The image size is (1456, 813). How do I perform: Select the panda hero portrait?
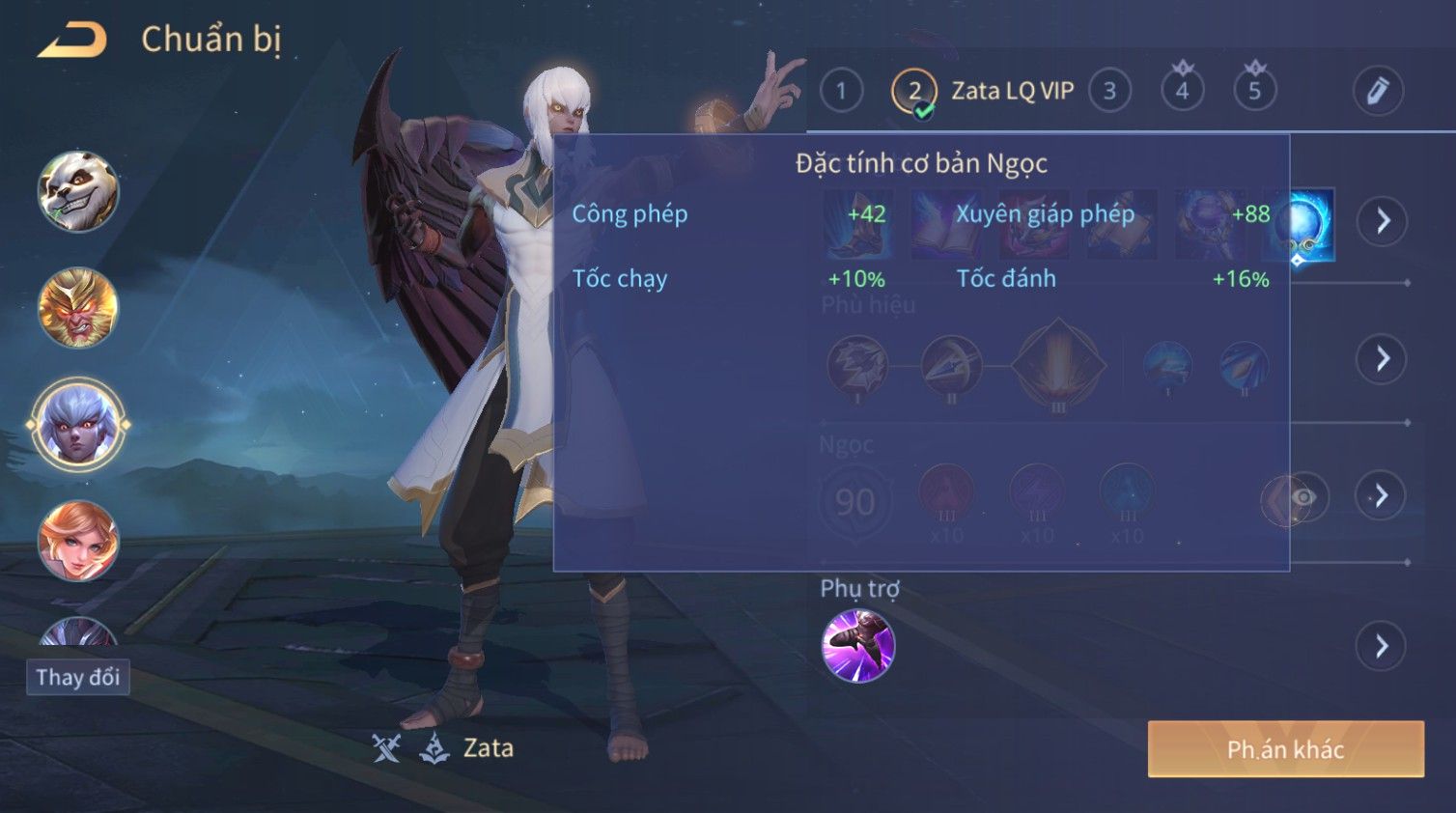[x=78, y=191]
